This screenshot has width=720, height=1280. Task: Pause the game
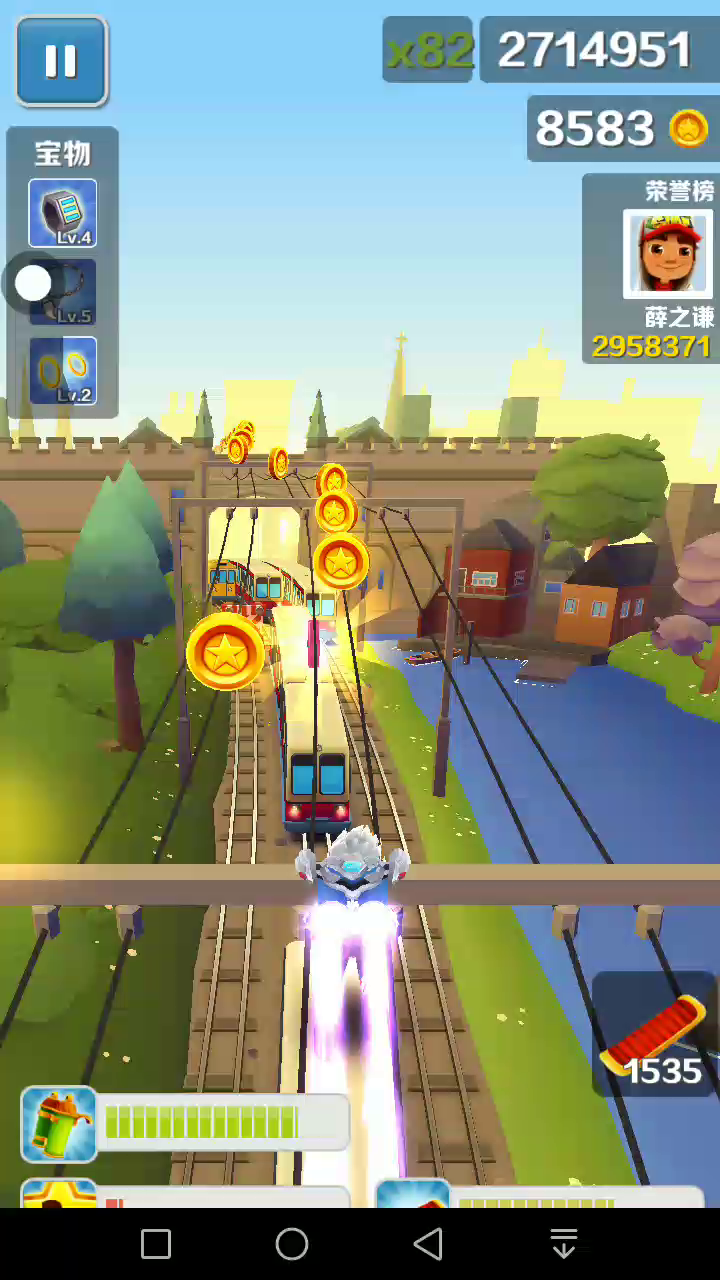(x=61, y=61)
